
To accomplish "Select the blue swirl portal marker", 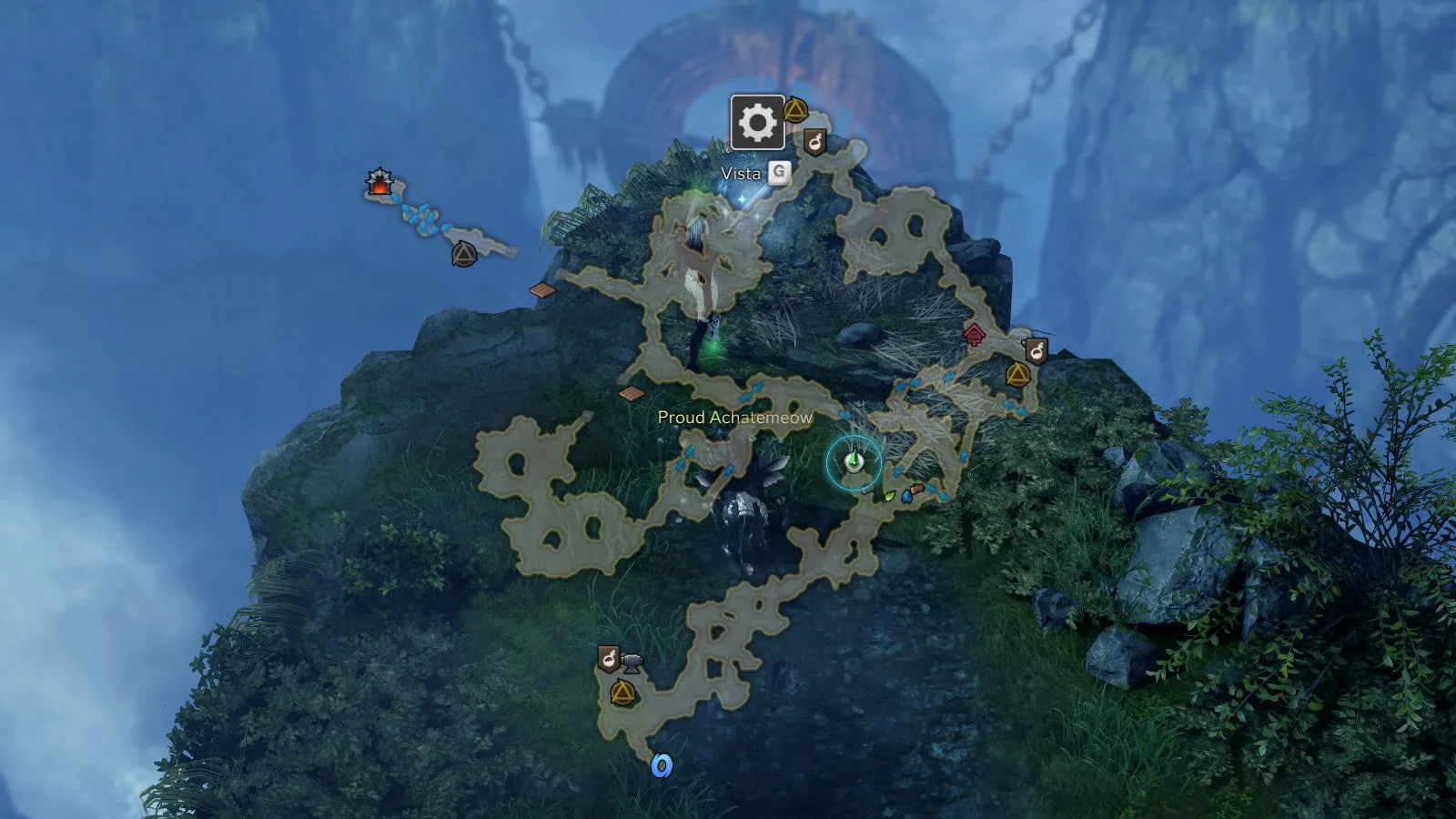I will [662, 766].
